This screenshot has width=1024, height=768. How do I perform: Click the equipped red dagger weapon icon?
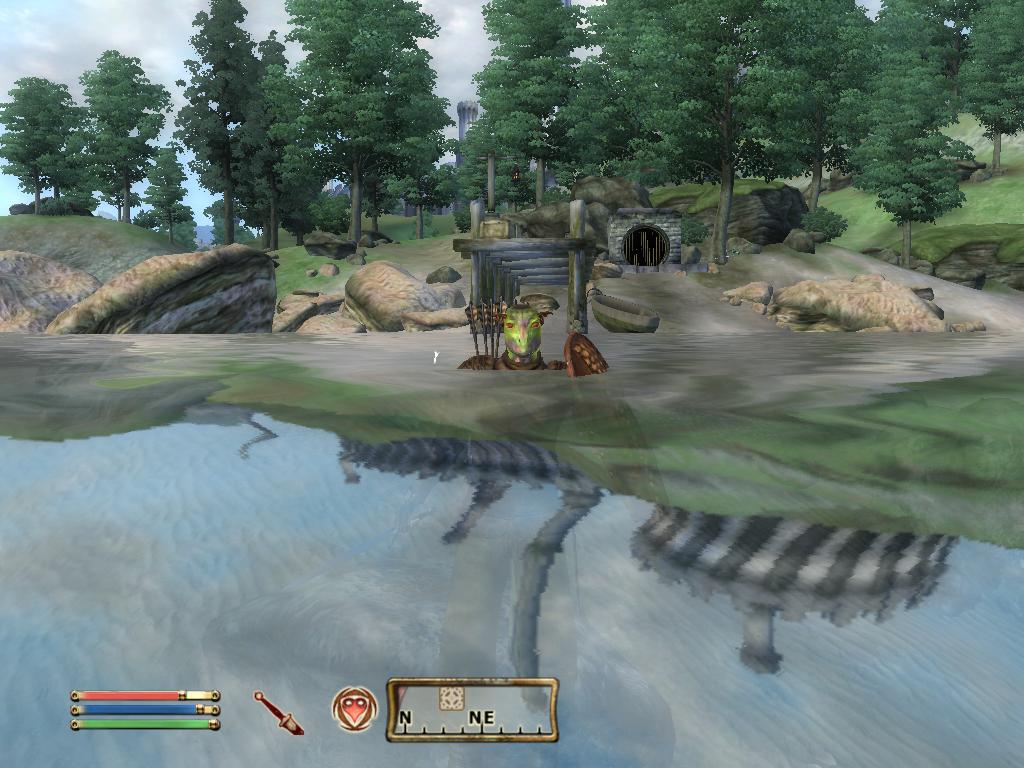278,712
